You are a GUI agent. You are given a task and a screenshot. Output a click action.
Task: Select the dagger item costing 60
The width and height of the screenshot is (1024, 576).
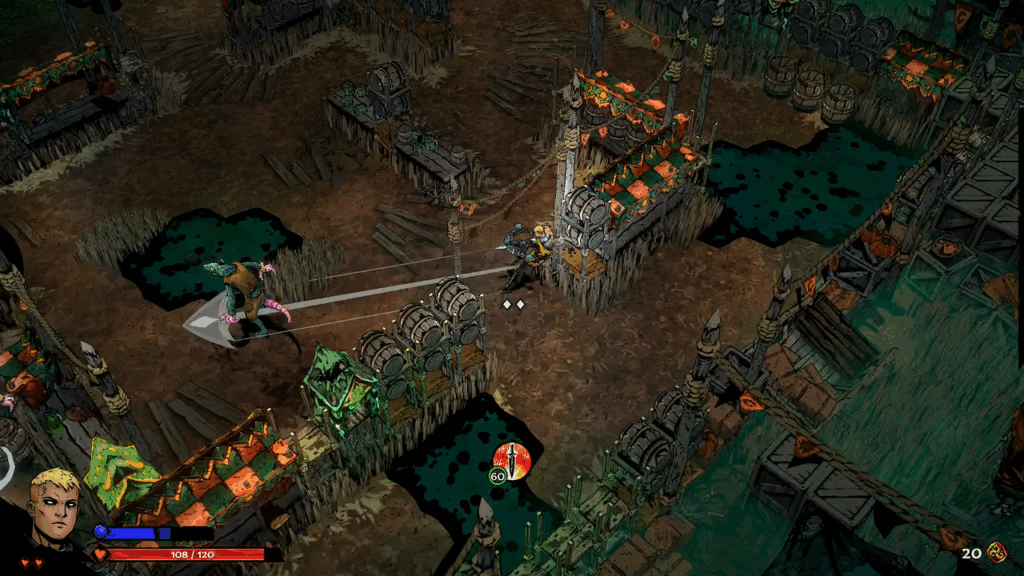[x=511, y=461]
